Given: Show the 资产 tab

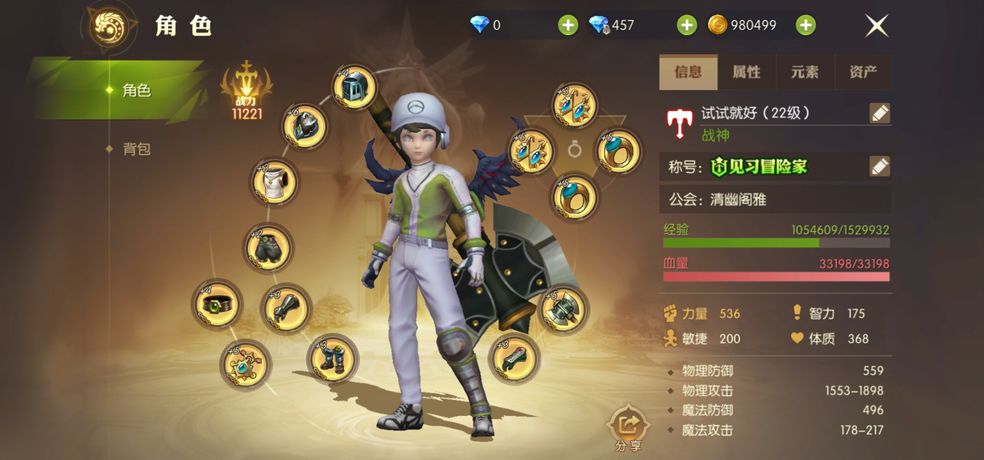Looking at the screenshot, I should [862, 72].
